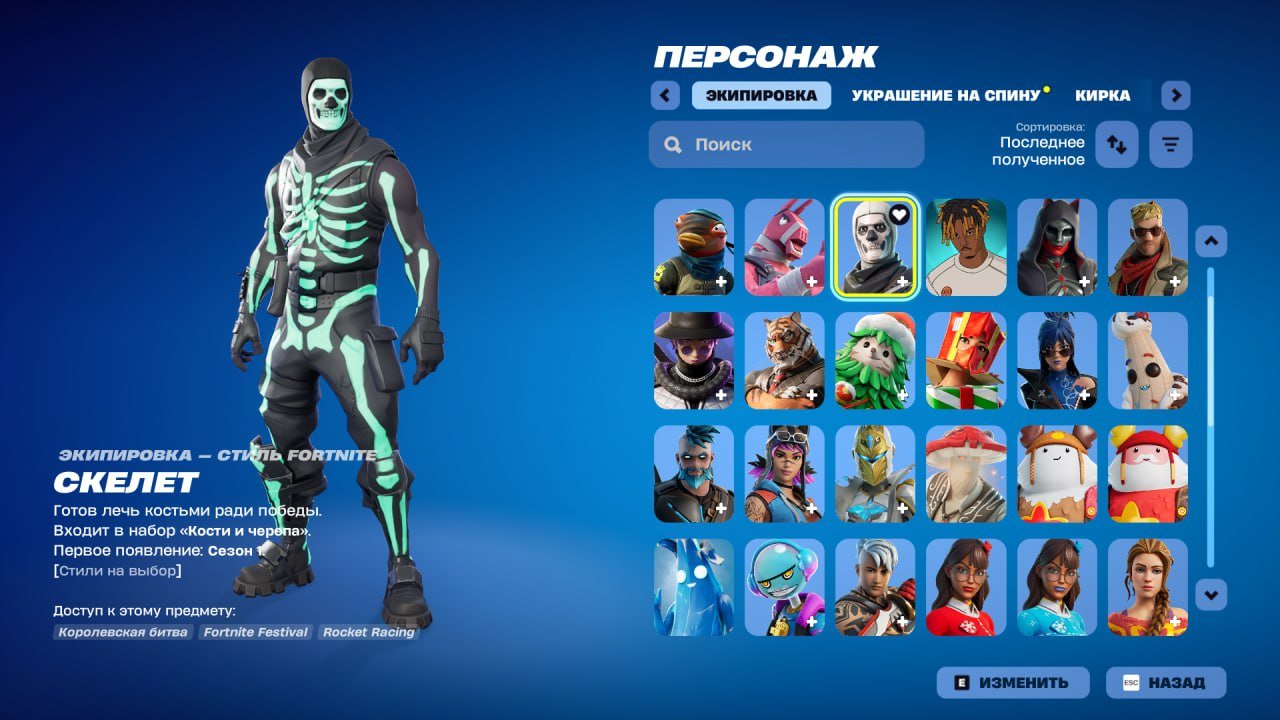Image resolution: width=1280 pixels, height=720 pixels.
Task: Select the Экипировка tab
Action: [761, 95]
